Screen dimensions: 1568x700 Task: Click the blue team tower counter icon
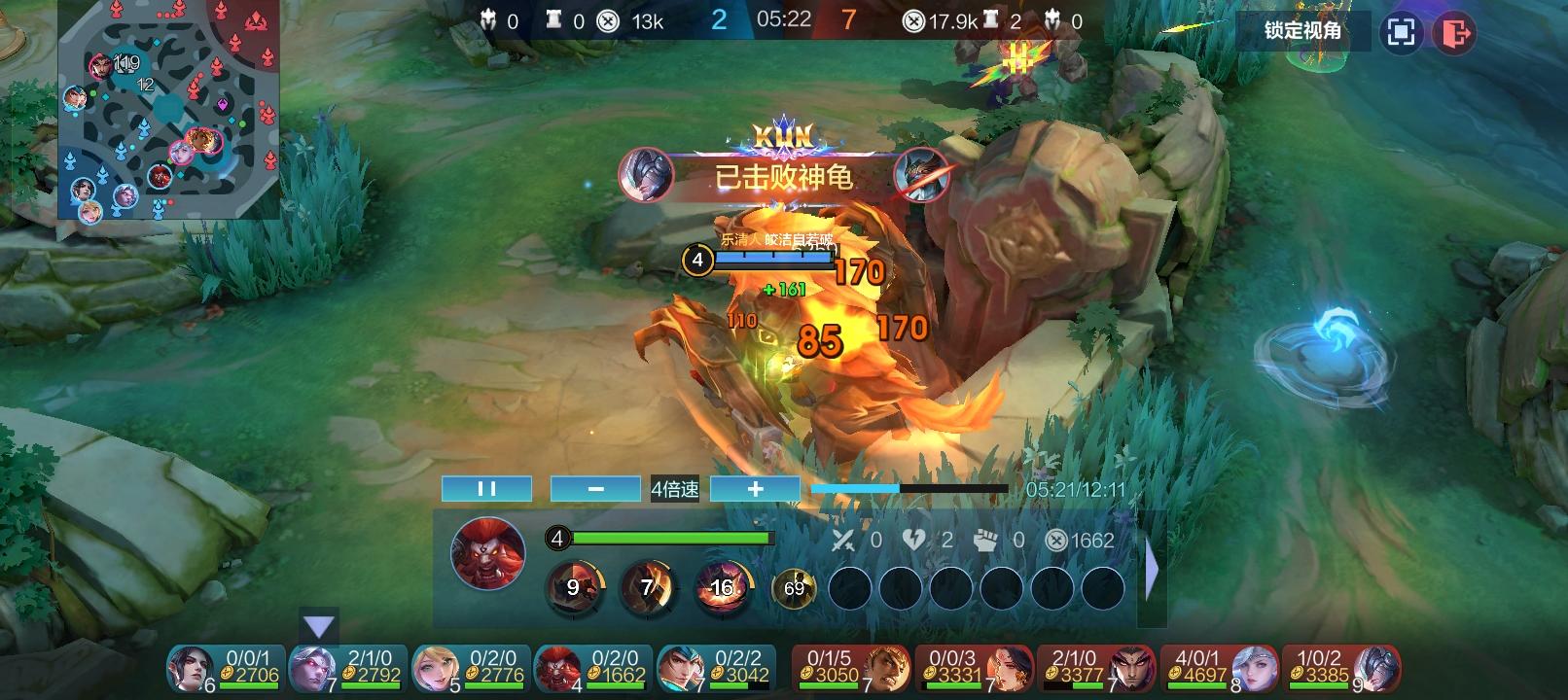tap(554, 17)
